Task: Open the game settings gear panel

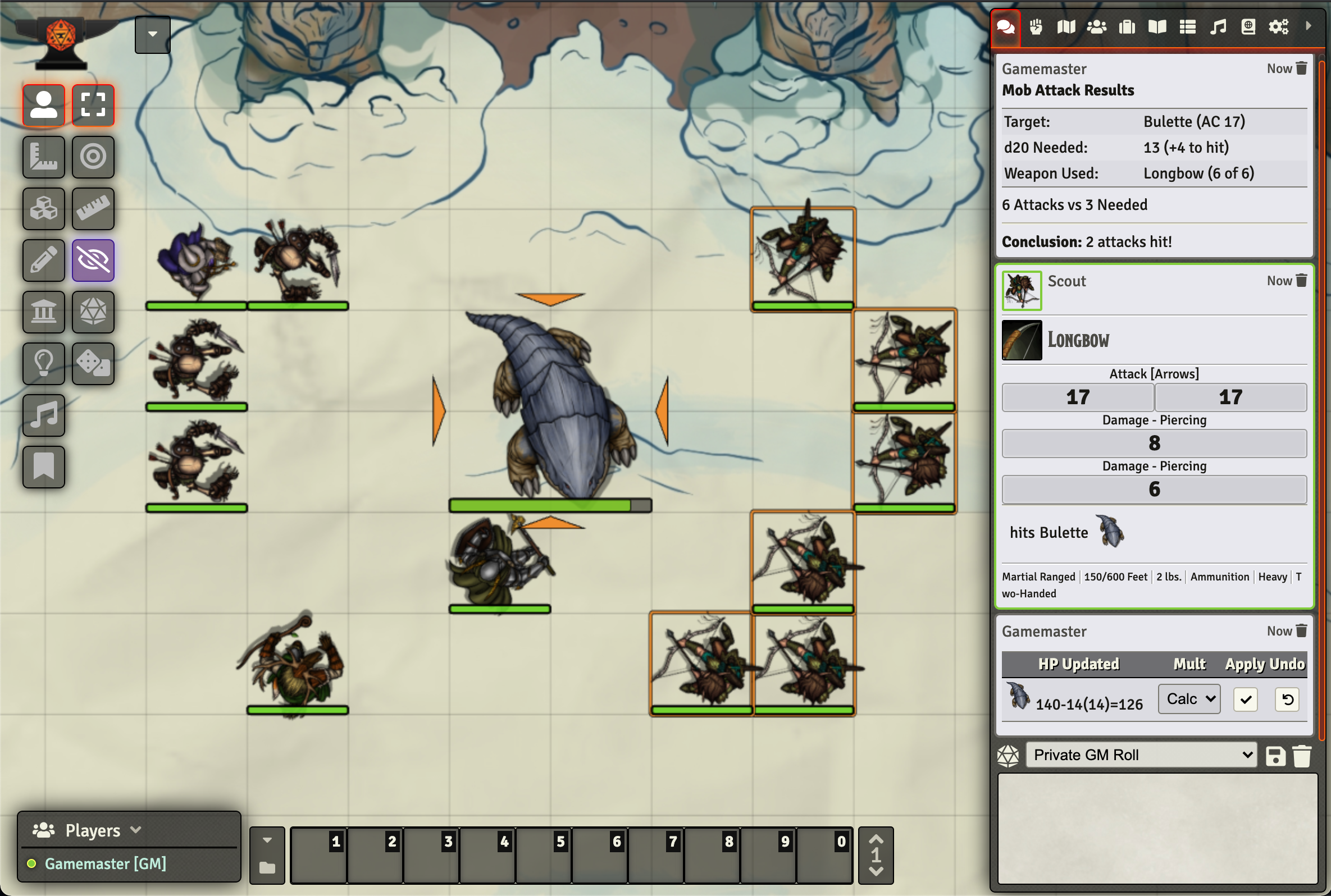Action: (1279, 26)
